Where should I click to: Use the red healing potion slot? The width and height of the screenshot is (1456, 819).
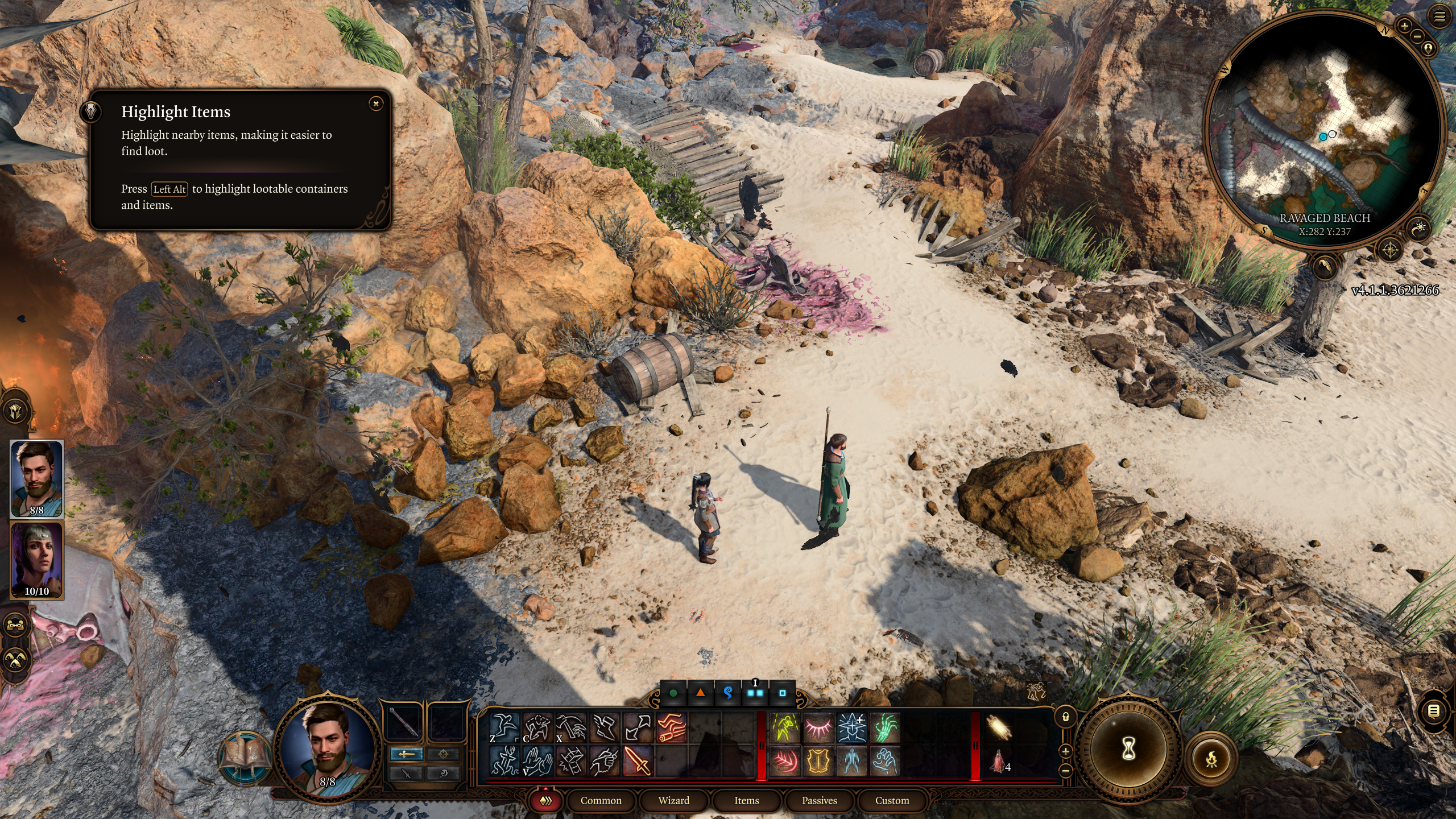[999, 761]
